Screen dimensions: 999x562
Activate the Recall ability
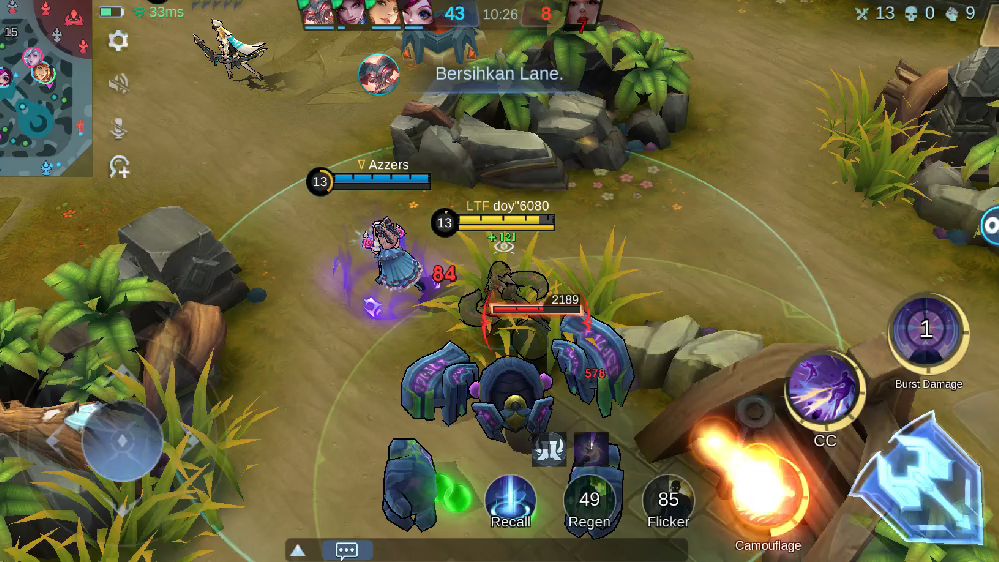510,499
